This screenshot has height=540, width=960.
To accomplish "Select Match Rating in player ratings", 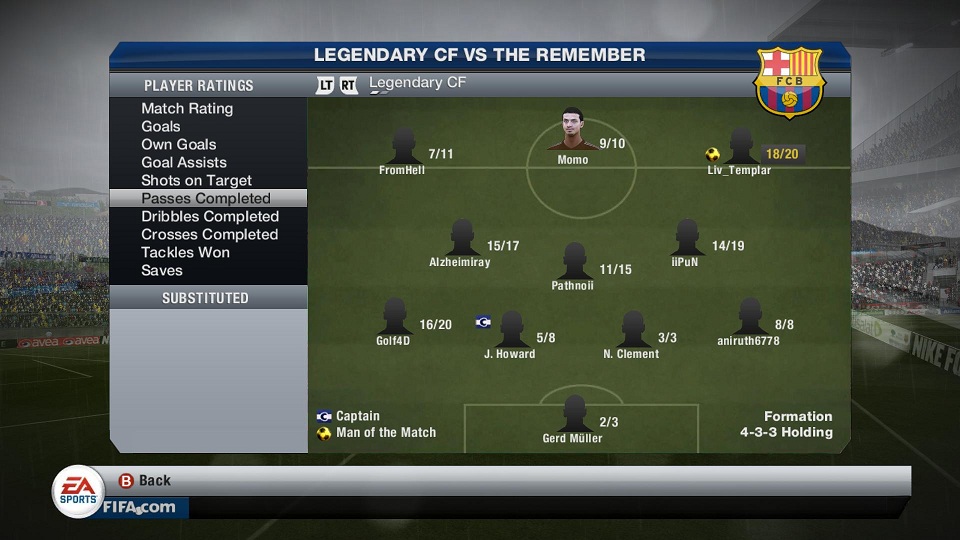I will 187,109.
